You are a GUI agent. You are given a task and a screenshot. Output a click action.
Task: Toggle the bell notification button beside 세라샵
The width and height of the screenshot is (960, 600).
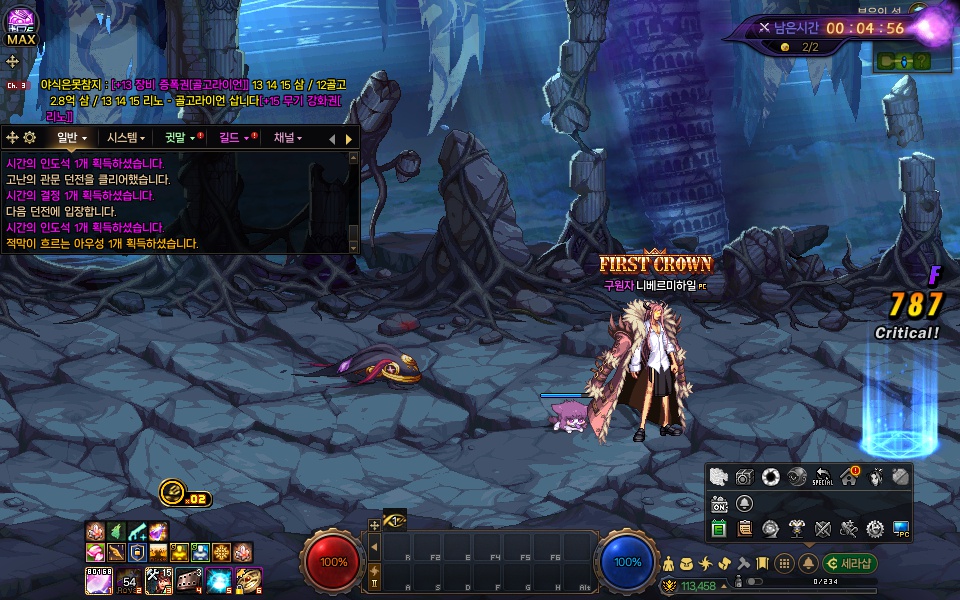pos(808,563)
